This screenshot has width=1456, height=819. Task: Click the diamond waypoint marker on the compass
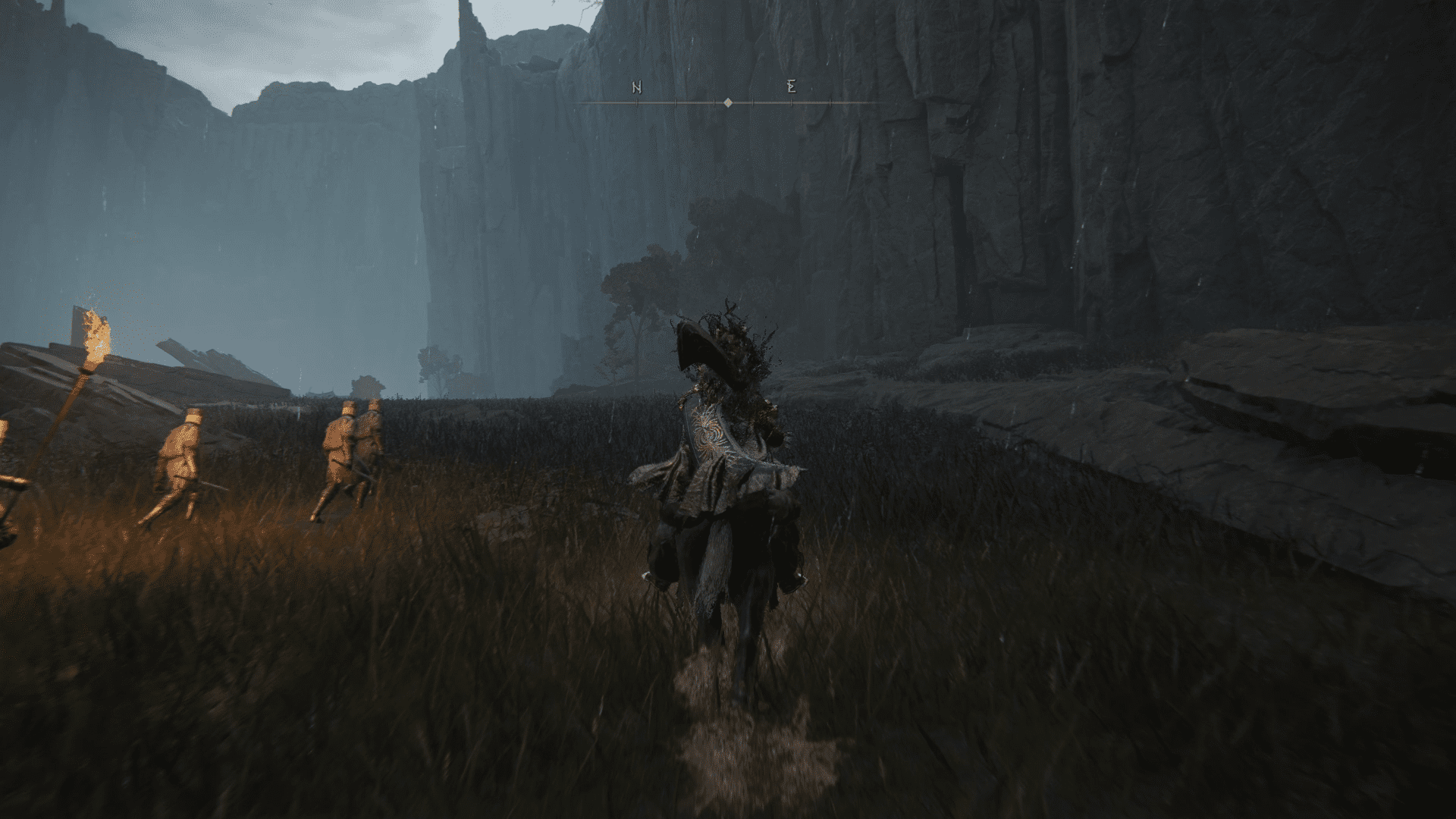(x=728, y=102)
